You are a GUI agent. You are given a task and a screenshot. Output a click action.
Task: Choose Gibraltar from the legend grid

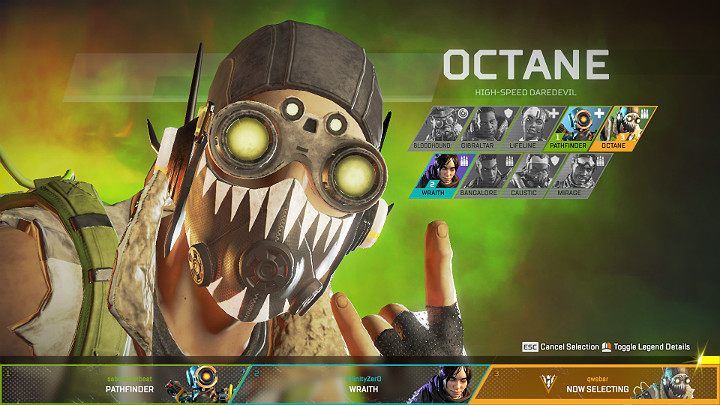tap(484, 128)
